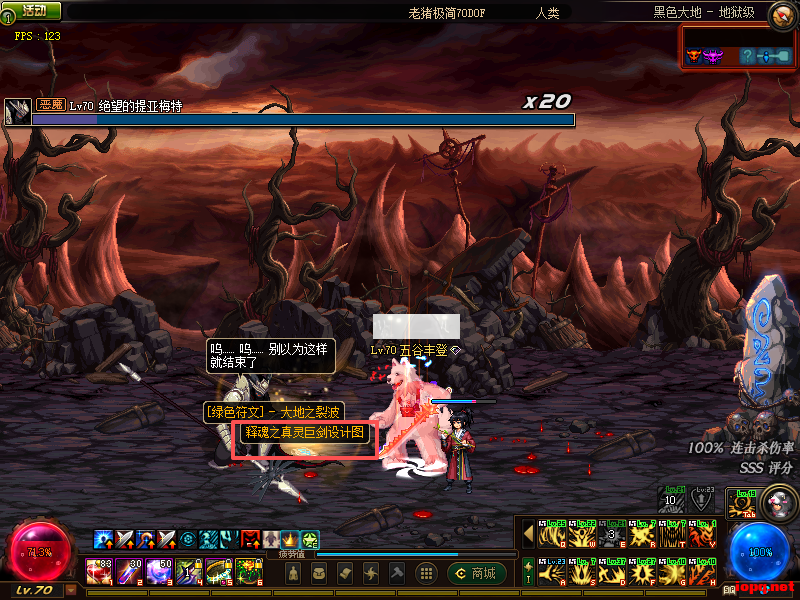Viewport: 800px width, 600px height.
Task: Open the hammer menu icon
Action: [x=397, y=573]
